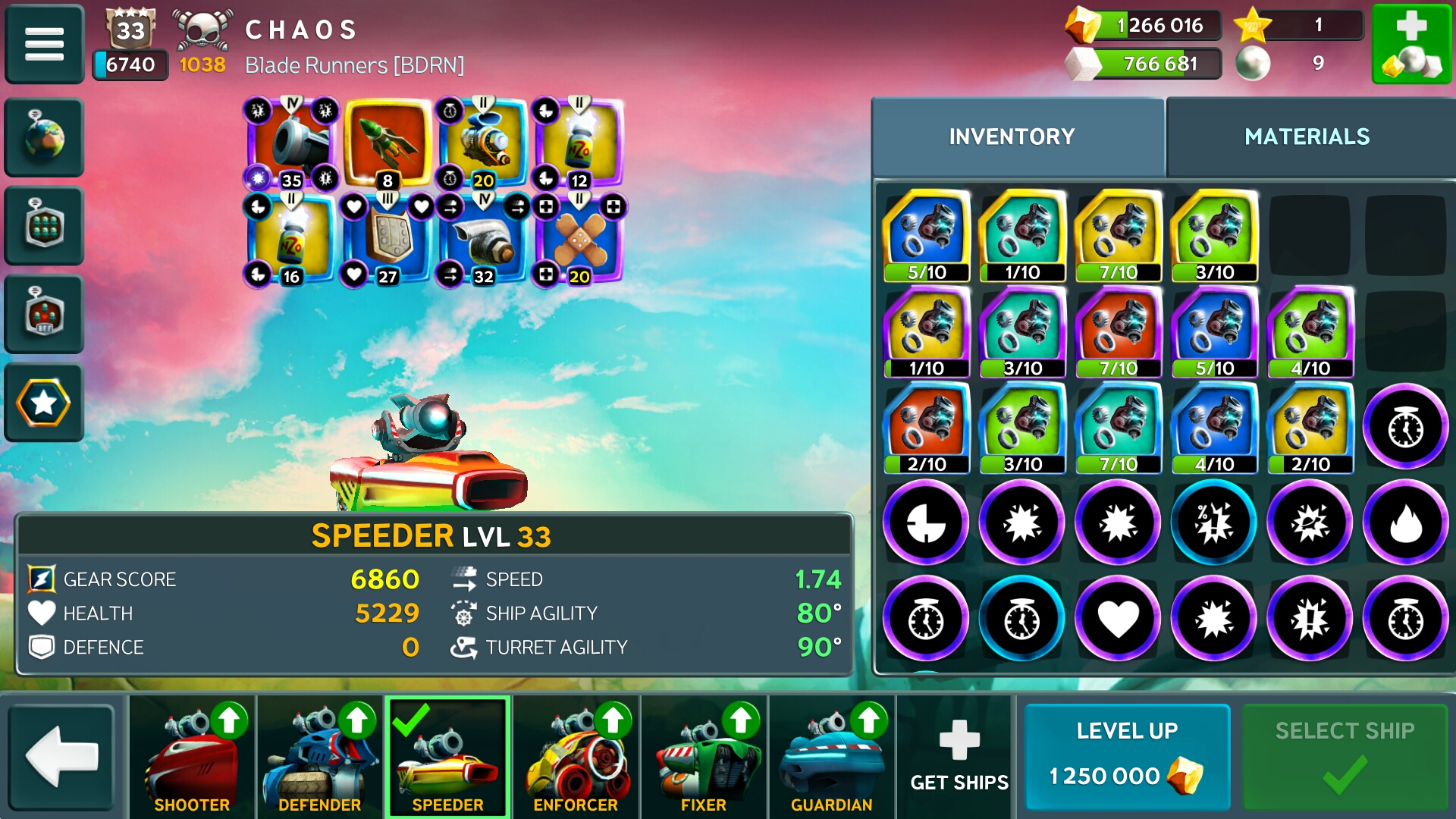The width and height of the screenshot is (1456, 819).
Task: Open the hamburger main menu
Action: 44,44
